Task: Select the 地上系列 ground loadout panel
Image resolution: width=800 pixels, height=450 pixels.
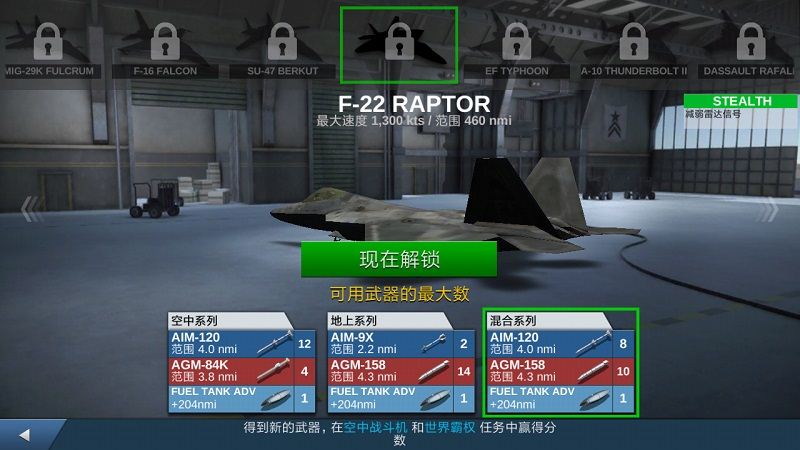Action: (x=400, y=364)
